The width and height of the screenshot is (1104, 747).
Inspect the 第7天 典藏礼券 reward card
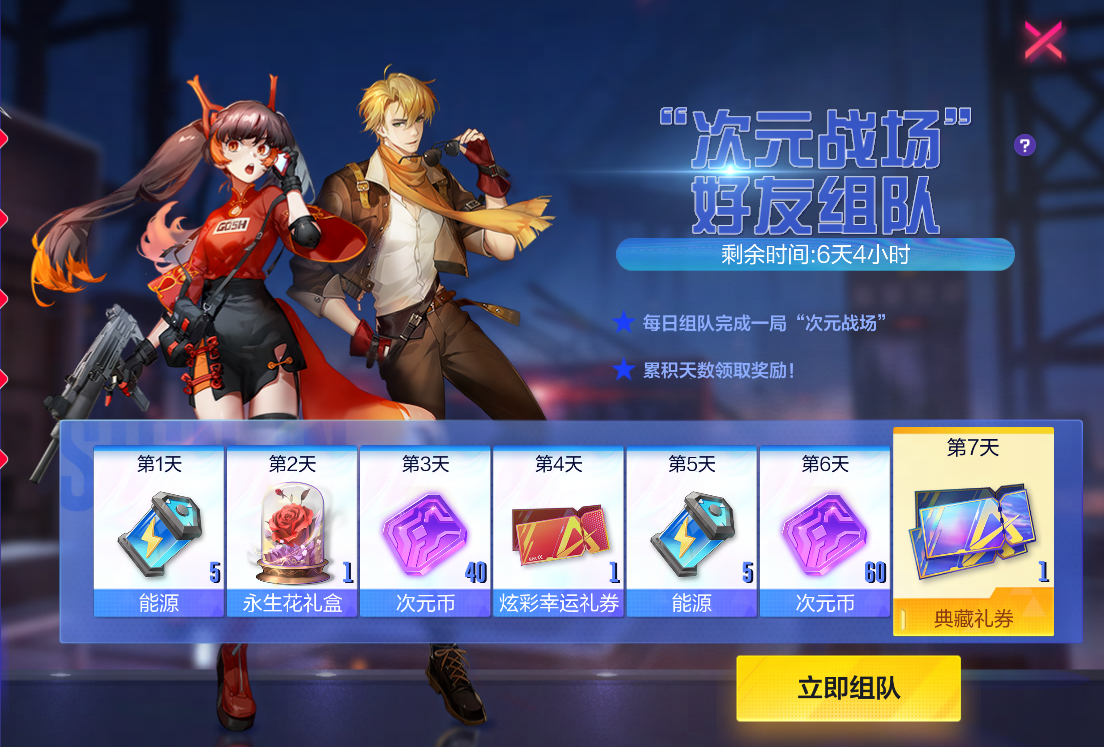pos(973,532)
